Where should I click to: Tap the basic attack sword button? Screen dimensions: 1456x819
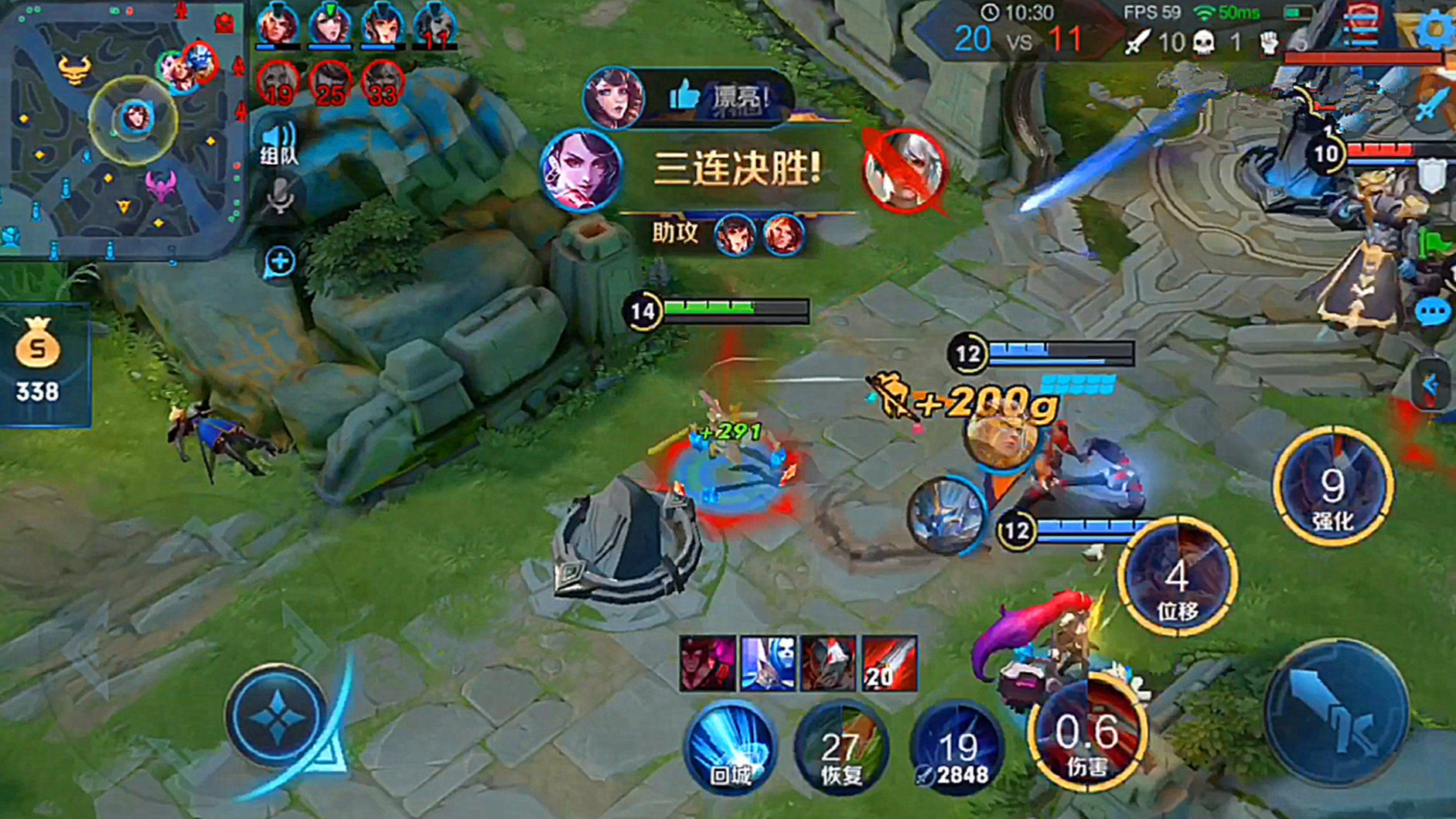(x=1338, y=712)
